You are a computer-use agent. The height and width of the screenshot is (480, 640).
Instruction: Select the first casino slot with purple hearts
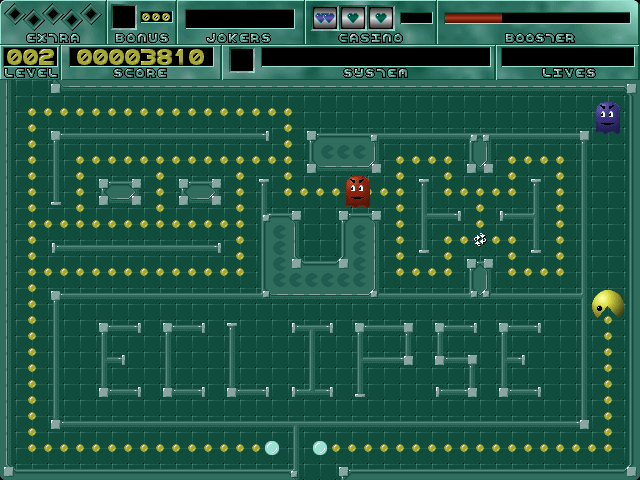[x=325, y=17]
